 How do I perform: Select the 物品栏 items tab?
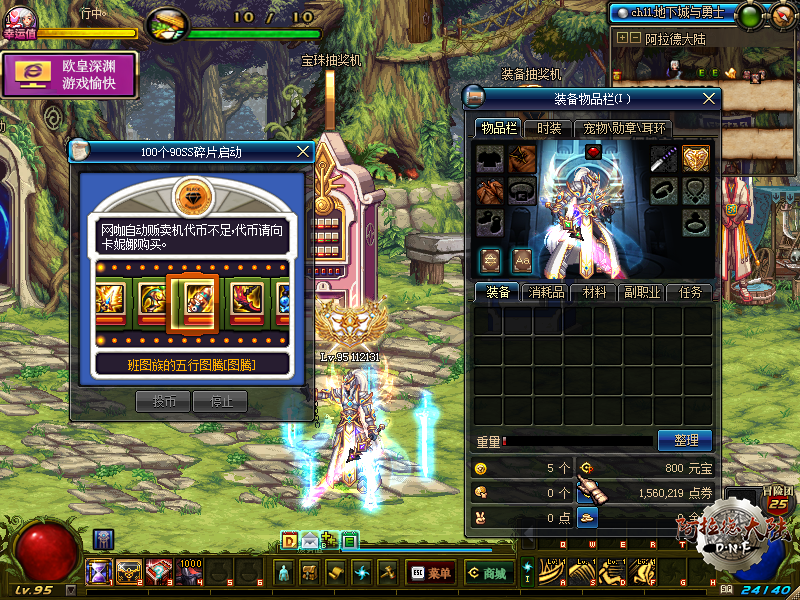tap(498, 128)
